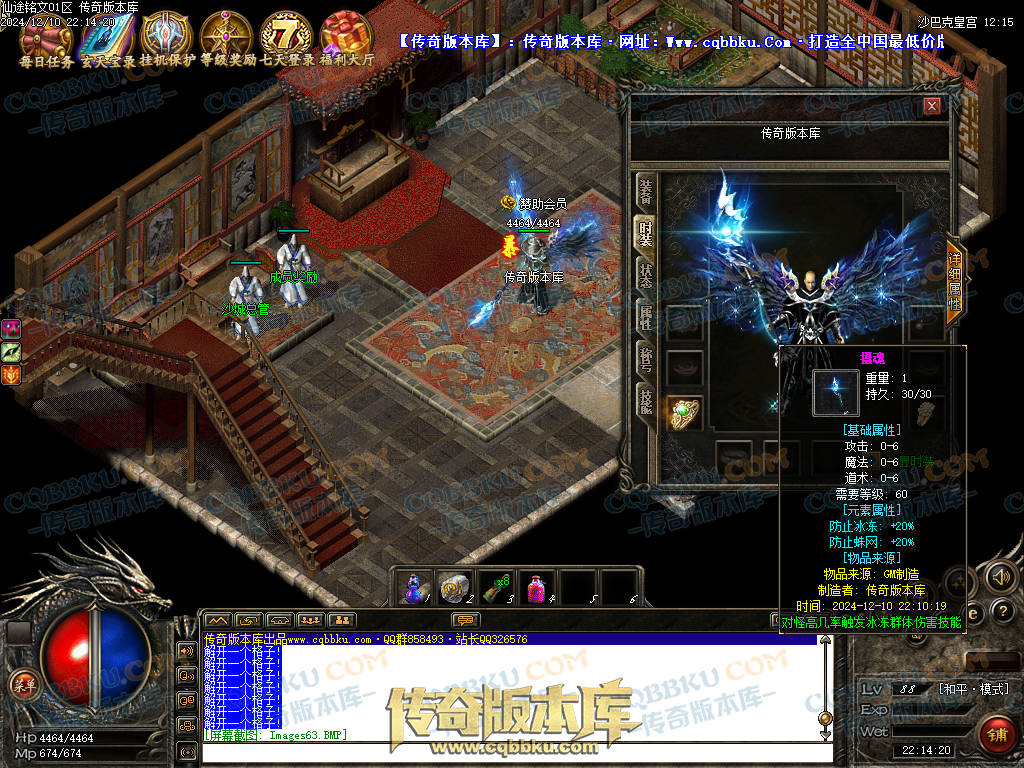The image size is (1024, 768).
Task: Click the red 菜单 menu button
Action: (24, 685)
